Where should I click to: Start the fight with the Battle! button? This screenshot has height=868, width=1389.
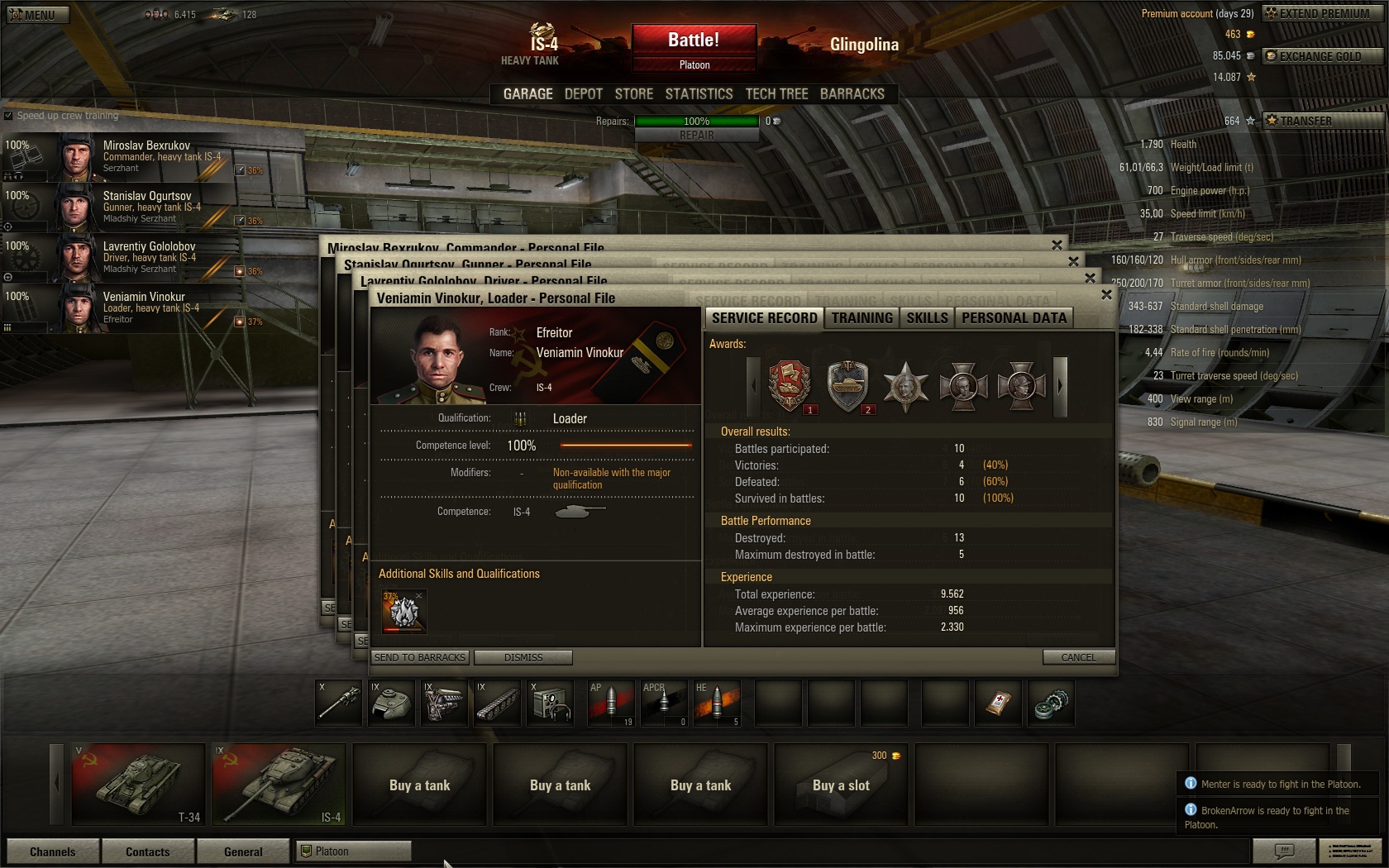pos(694,40)
